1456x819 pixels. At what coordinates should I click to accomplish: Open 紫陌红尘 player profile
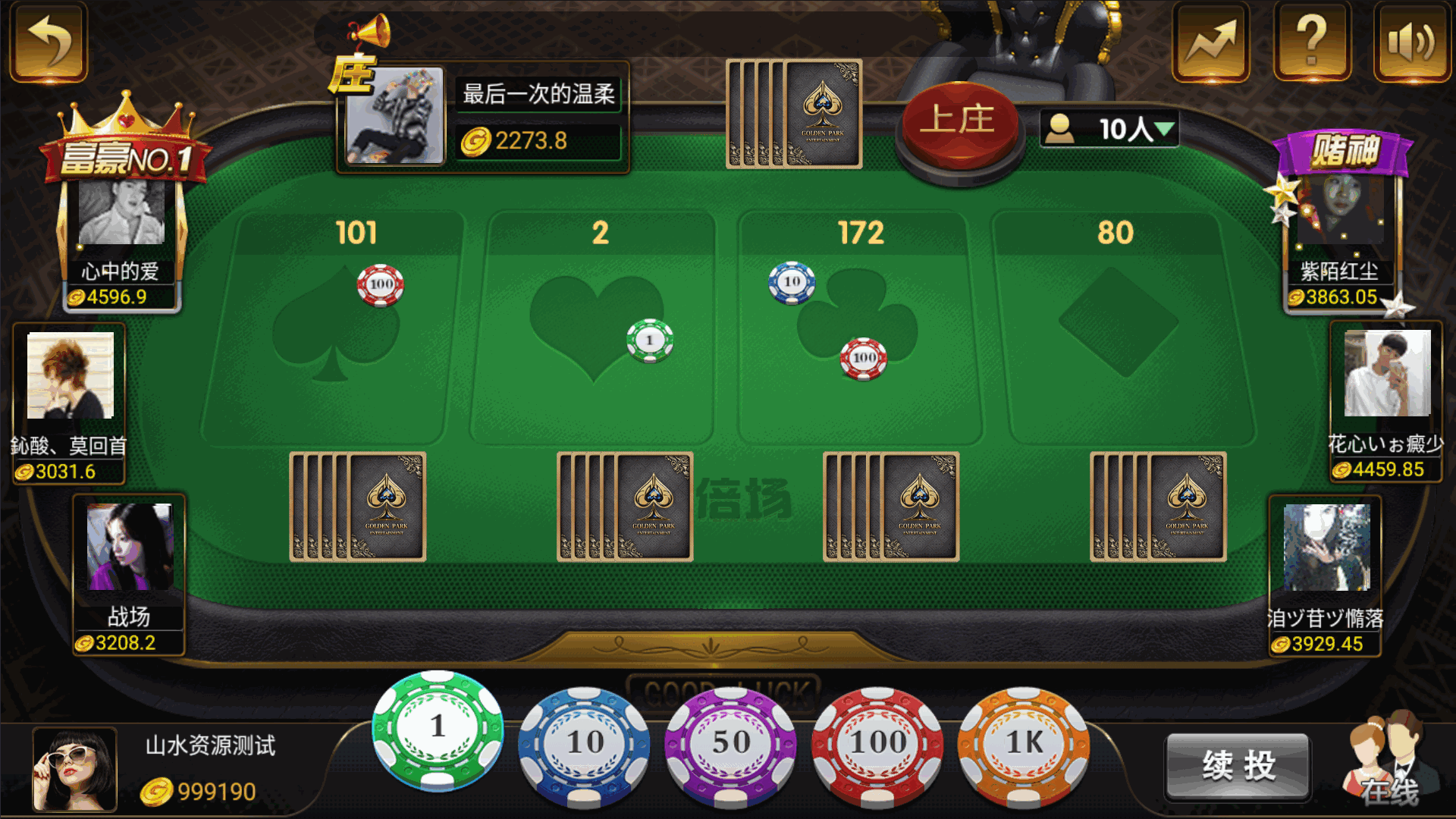[1340, 212]
